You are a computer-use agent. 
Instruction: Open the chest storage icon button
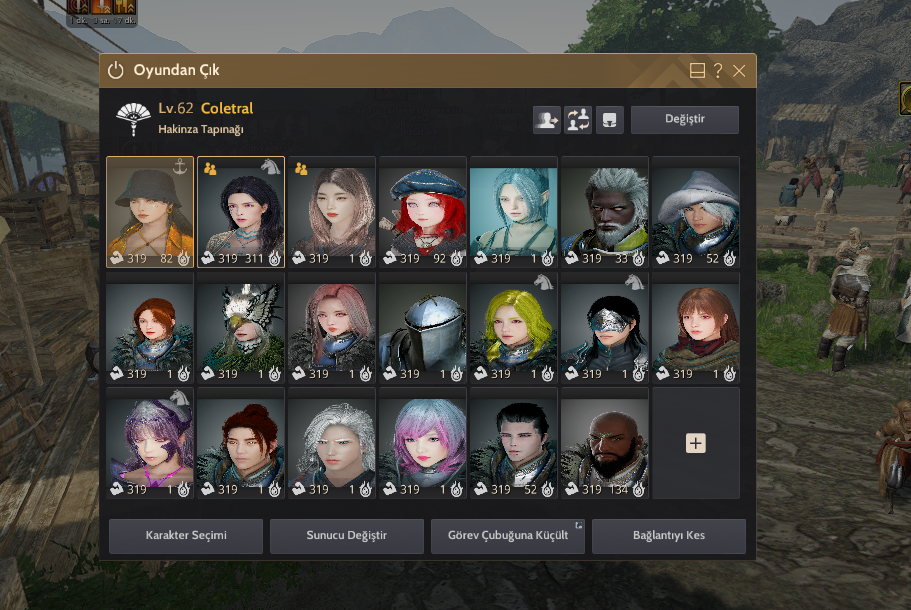tap(610, 120)
